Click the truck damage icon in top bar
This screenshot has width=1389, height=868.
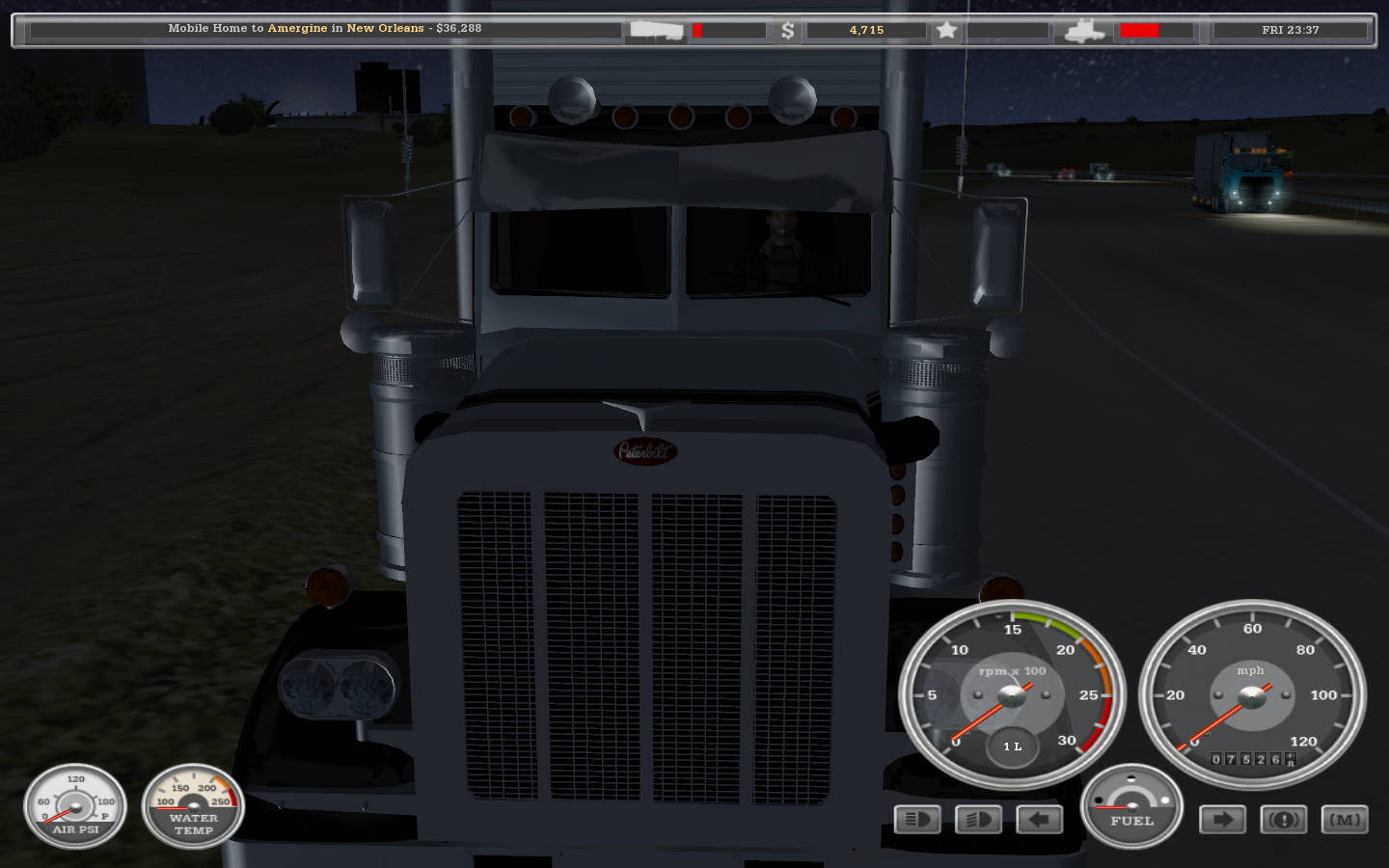1084,30
